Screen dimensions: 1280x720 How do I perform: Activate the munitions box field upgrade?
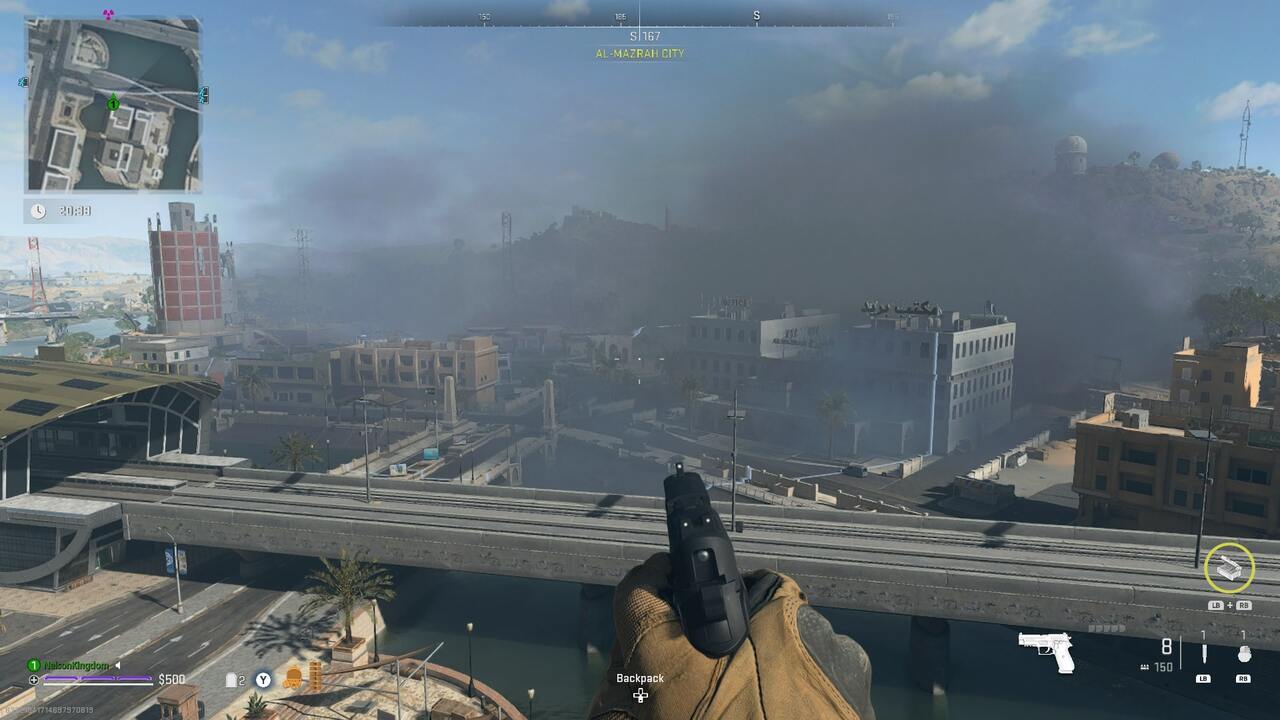pos(1229,569)
